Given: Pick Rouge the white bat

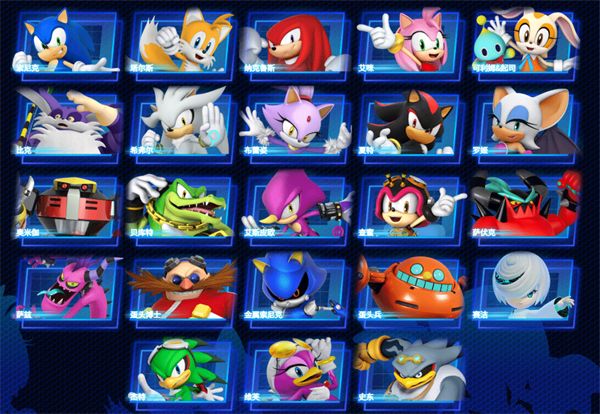Looking at the screenshot, I should (x=528, y=125).
